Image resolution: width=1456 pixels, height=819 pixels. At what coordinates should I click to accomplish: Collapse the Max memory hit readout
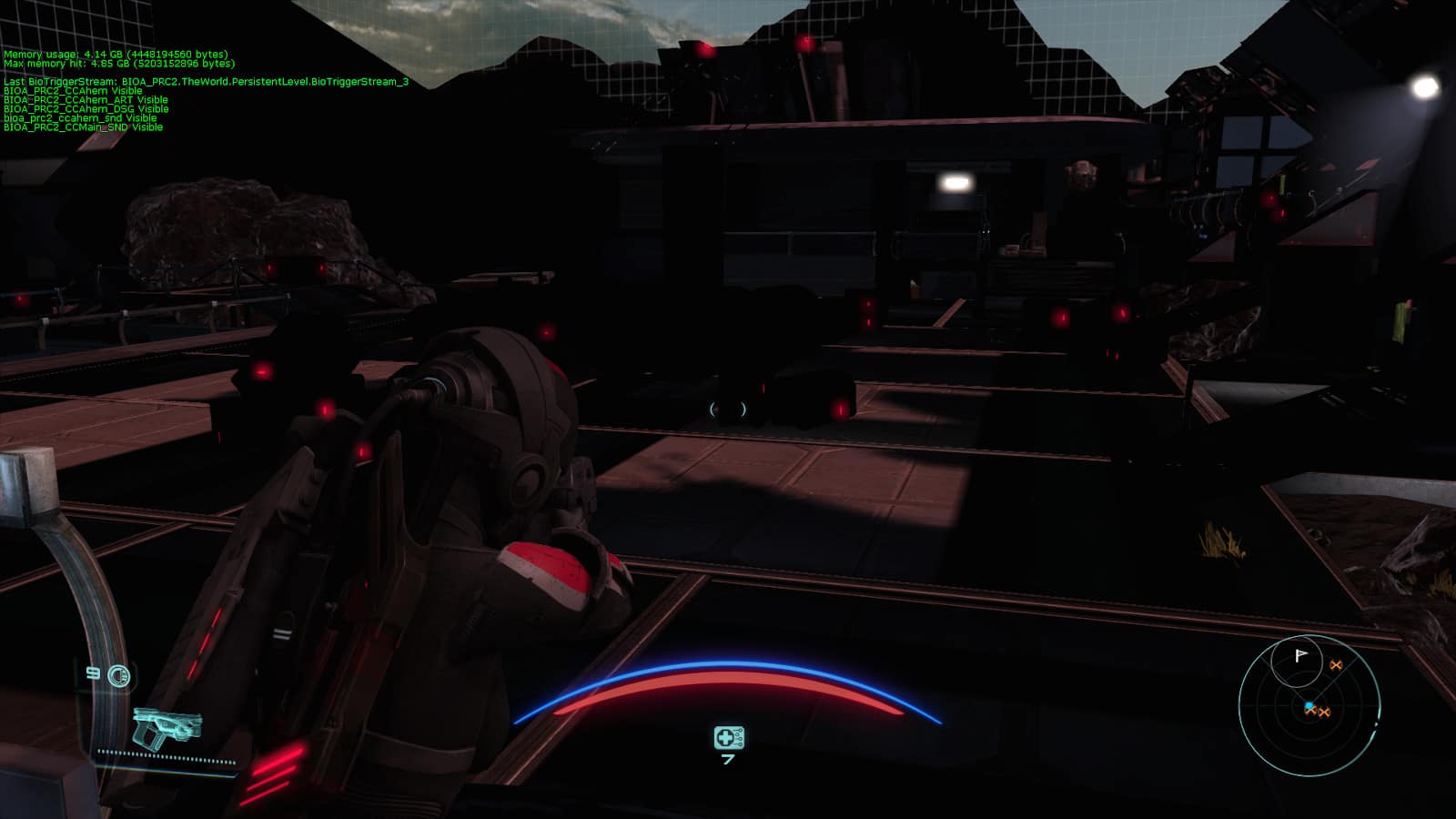[118, 62]
